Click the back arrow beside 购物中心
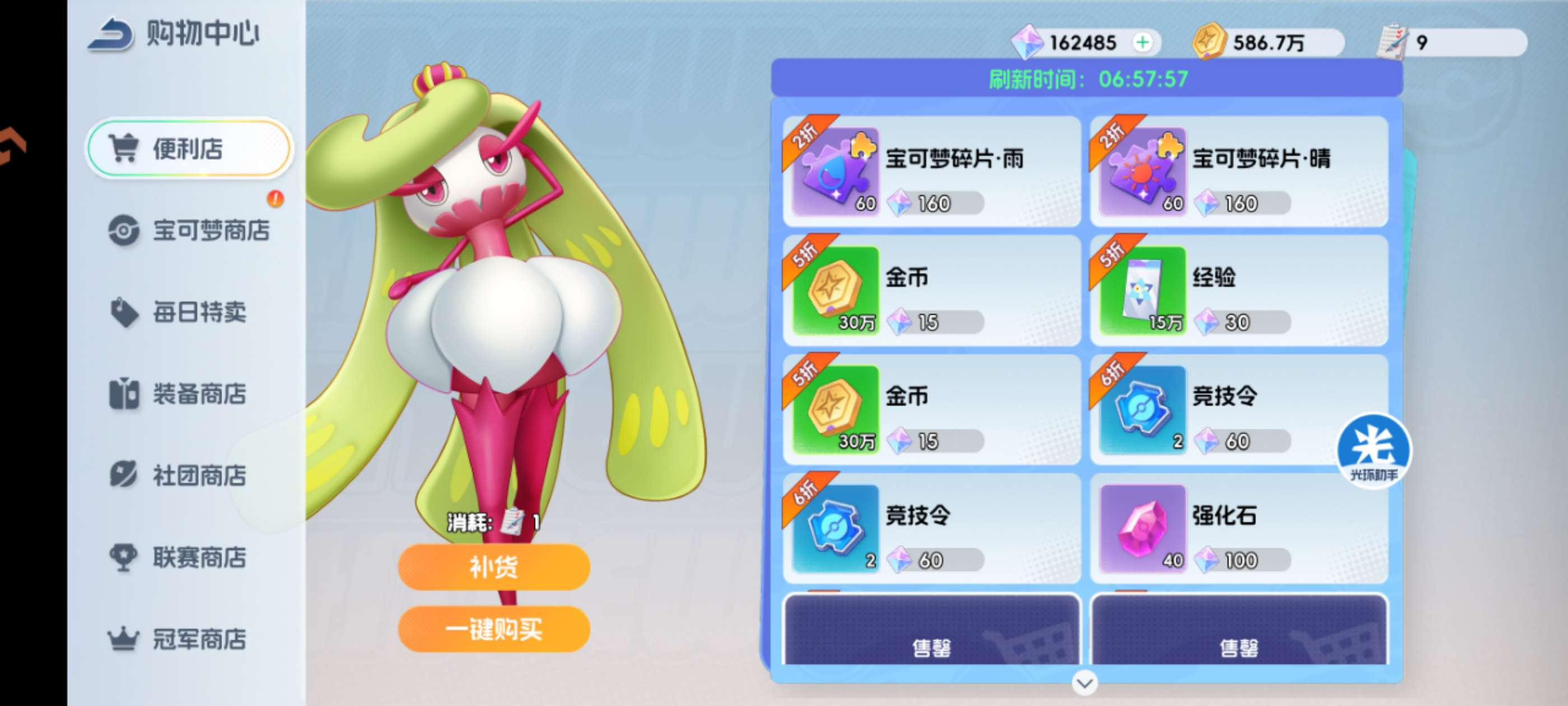 [x=110, y=35]
